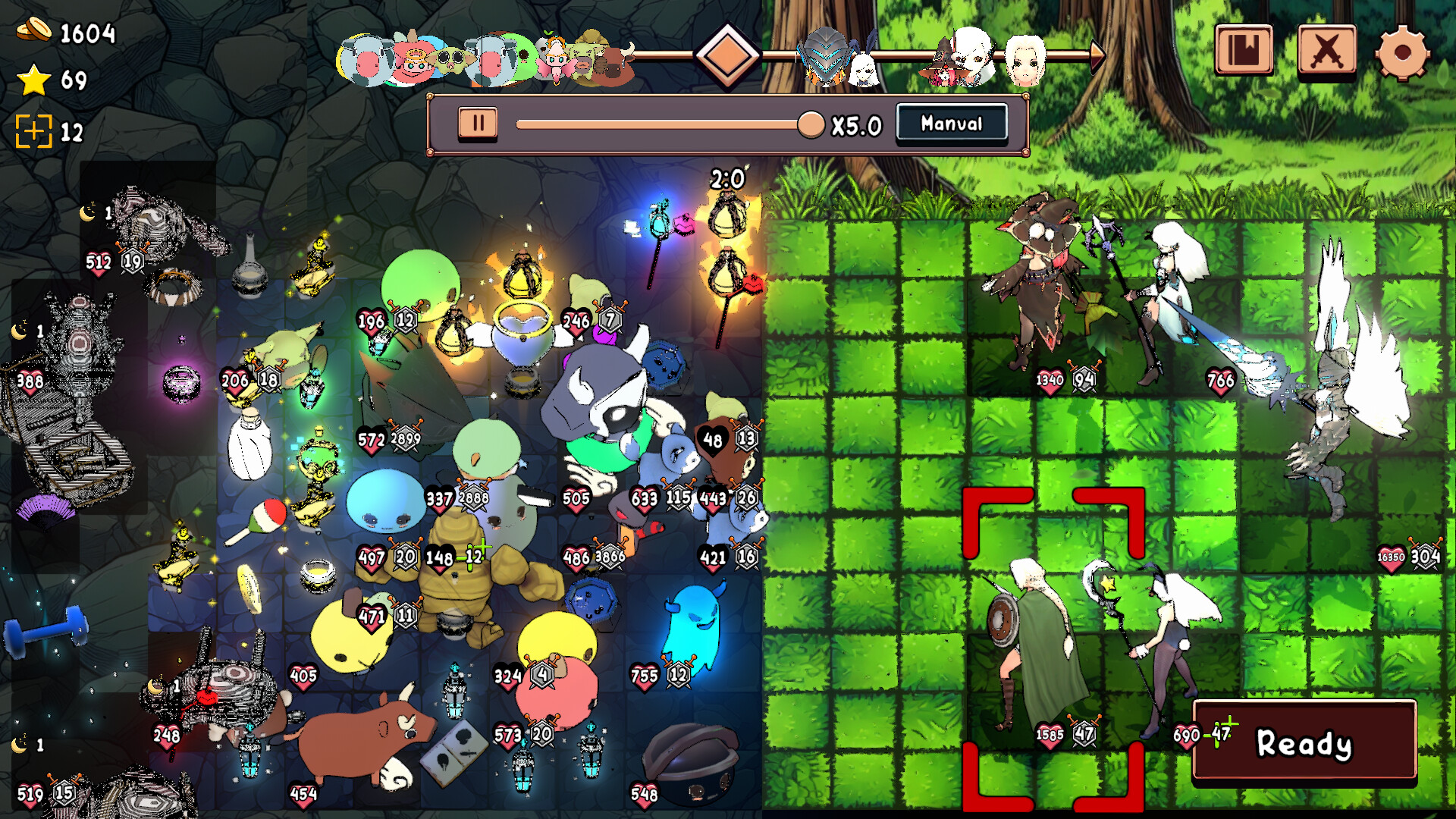The width and height of the screenshot is (1456, 819).
Task: Click the arrow at the progress bar end
Action: click(1099, 55)
